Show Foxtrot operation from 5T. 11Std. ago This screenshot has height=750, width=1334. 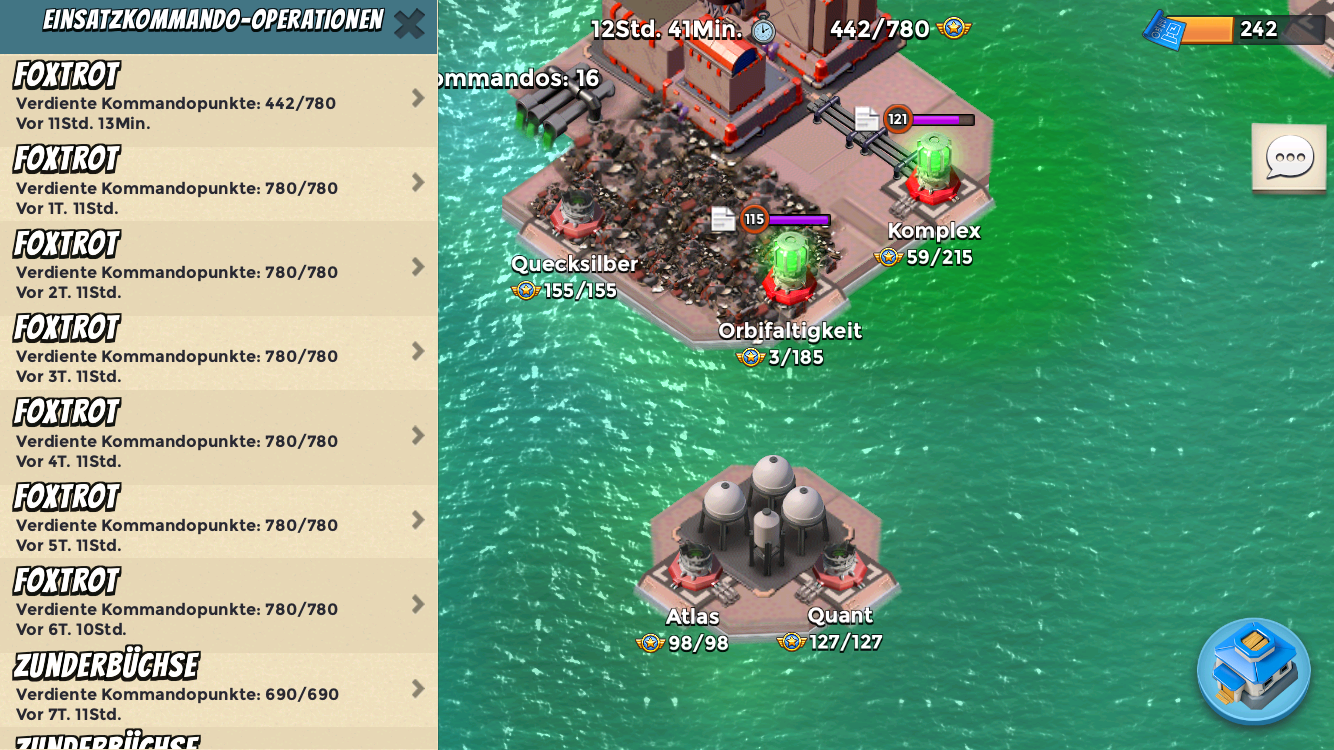218,521
